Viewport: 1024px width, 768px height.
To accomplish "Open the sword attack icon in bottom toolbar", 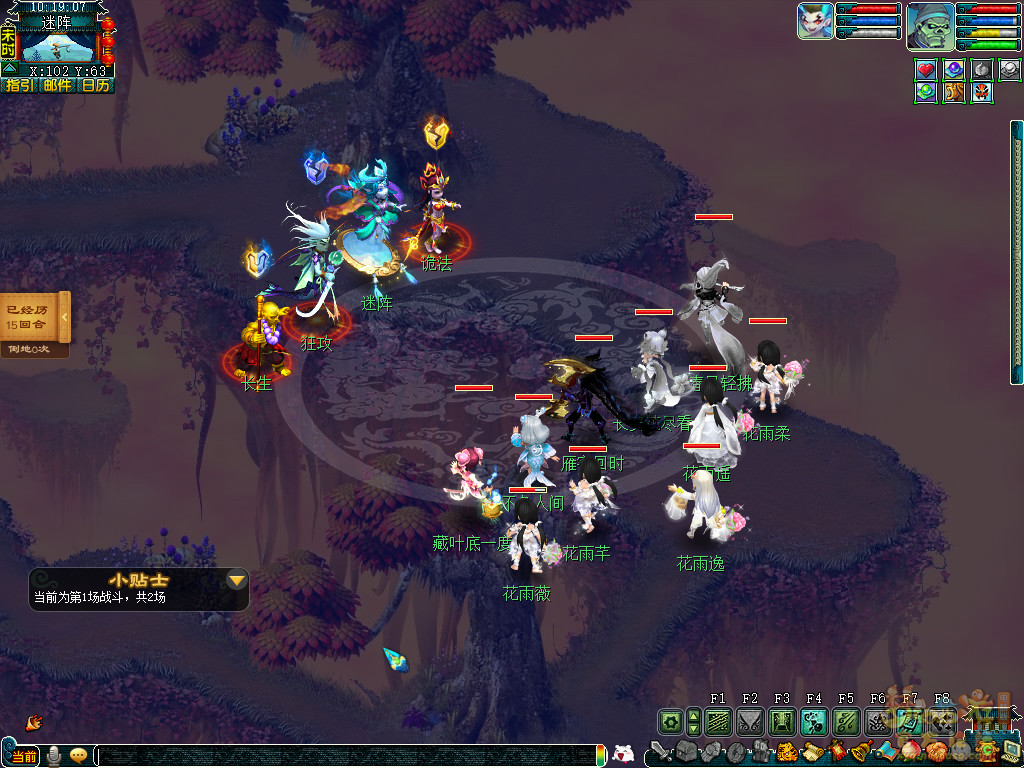I will (x=660, y=752).
